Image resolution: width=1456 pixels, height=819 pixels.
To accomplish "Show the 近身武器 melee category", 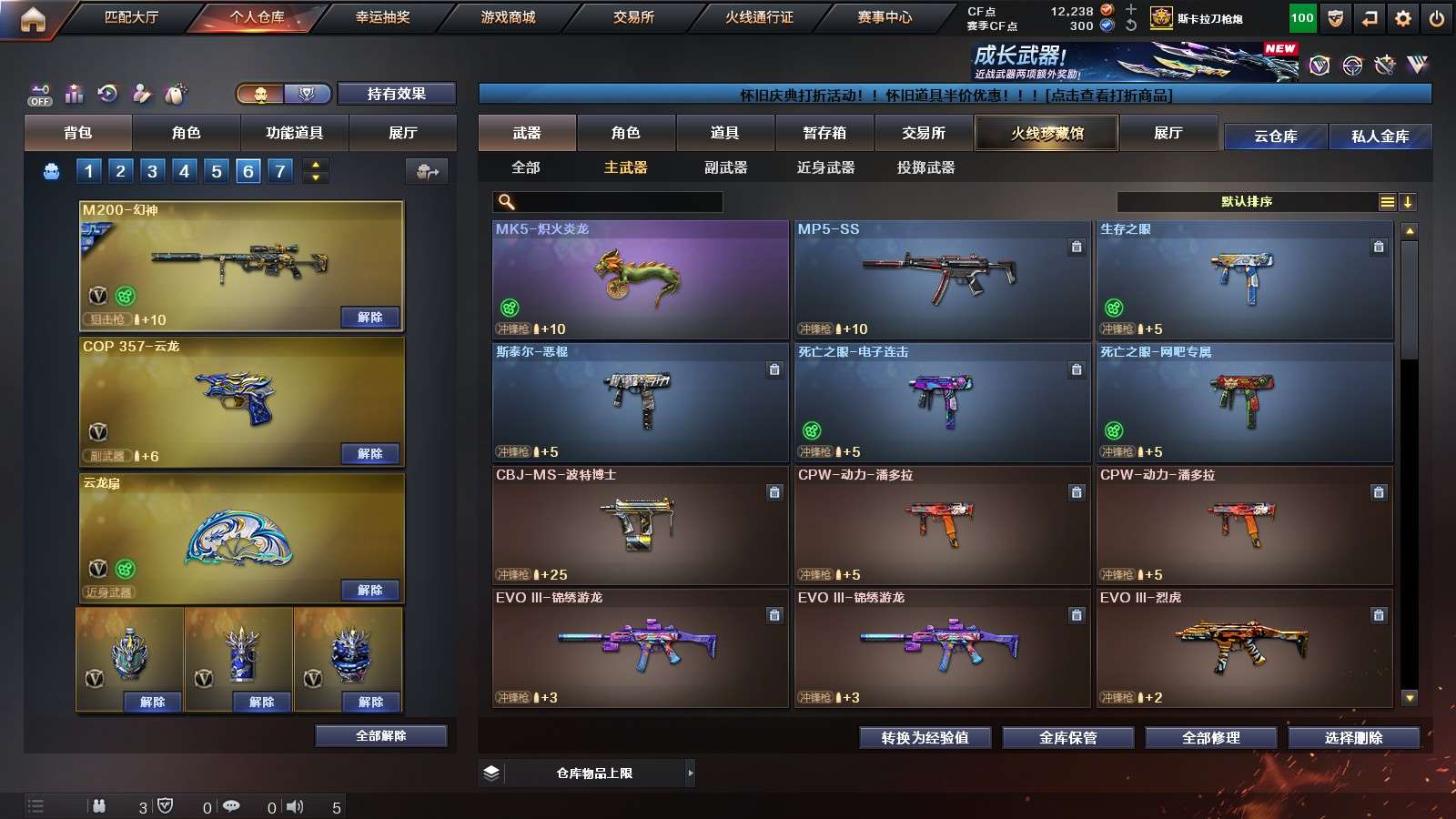I will [x=825, y=167].
